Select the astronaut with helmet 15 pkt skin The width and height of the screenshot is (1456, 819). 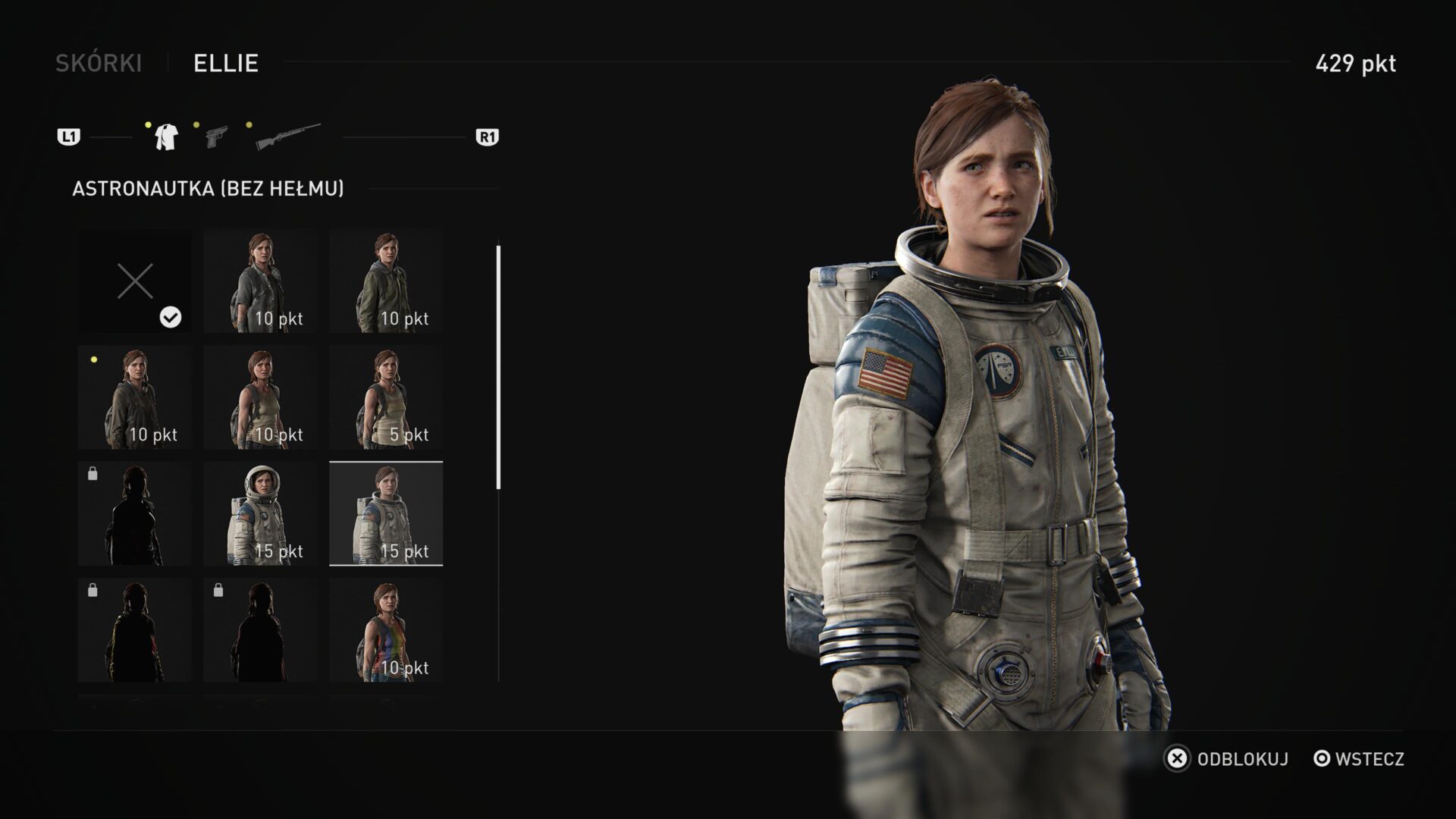tap(259, 512)
